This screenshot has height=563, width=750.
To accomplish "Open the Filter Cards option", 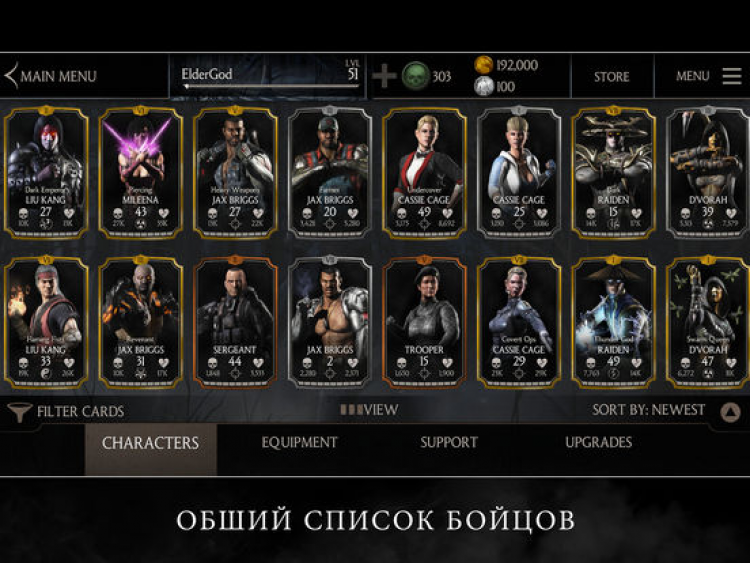I will (66, 411).
